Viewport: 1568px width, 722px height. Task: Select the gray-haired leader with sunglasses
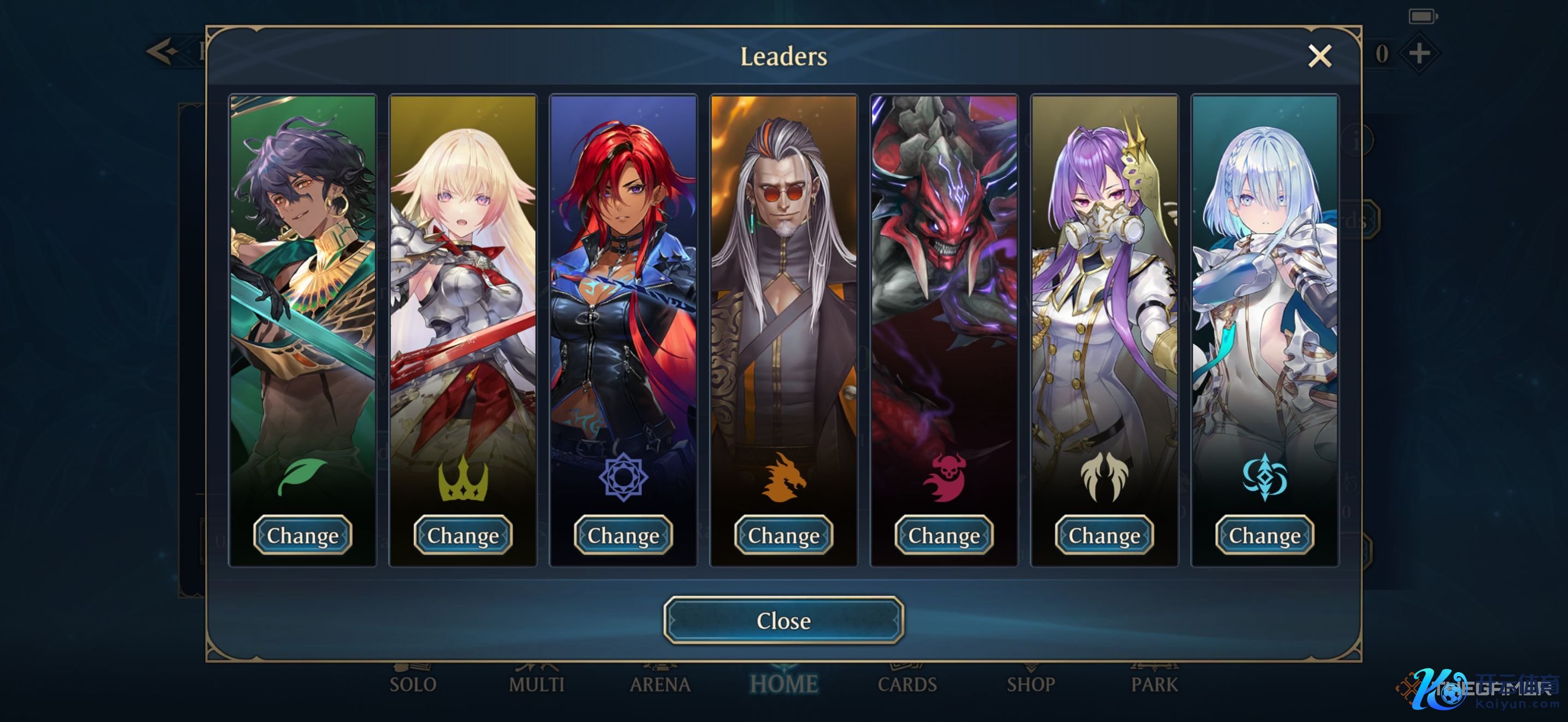pyautogui.click(x=783, y=274)
